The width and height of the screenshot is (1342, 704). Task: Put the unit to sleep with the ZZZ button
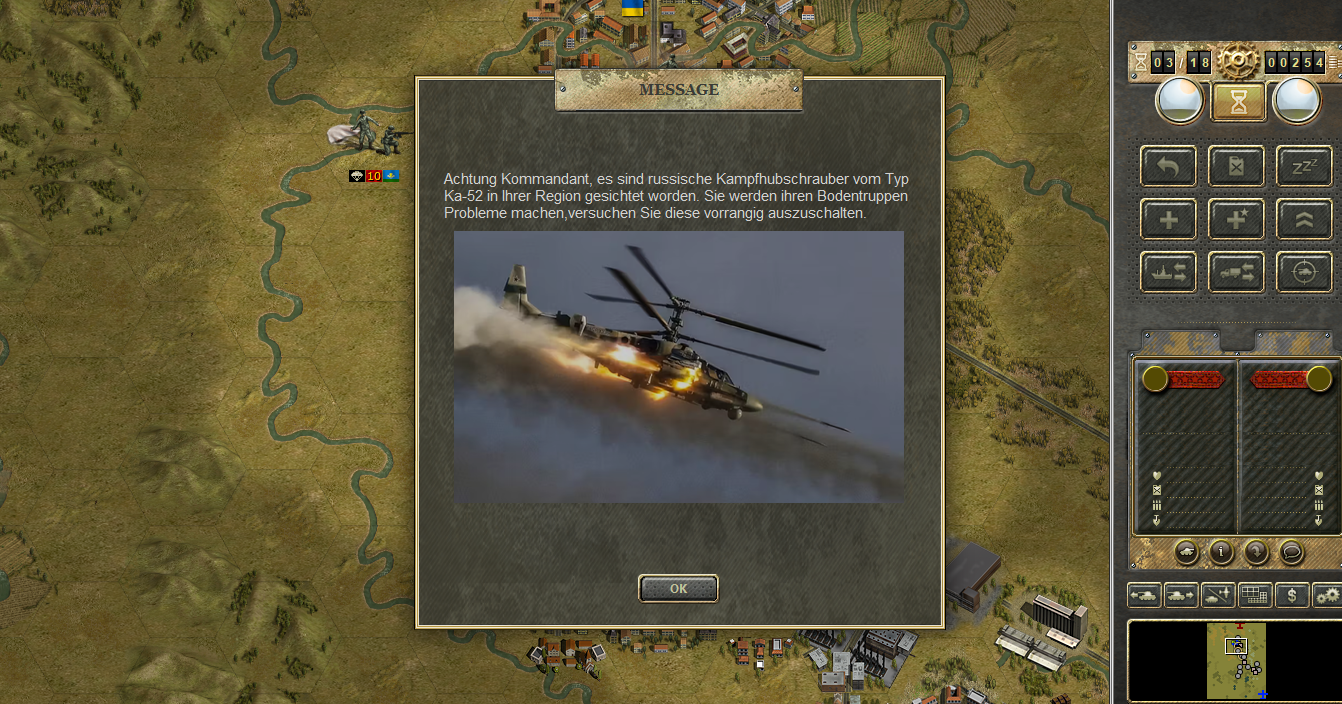coord(1303,166)
